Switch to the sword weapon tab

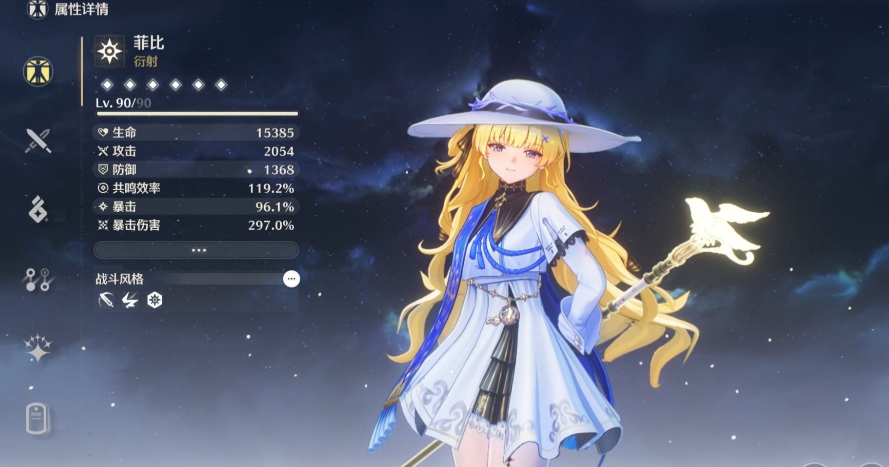point(38,140)
